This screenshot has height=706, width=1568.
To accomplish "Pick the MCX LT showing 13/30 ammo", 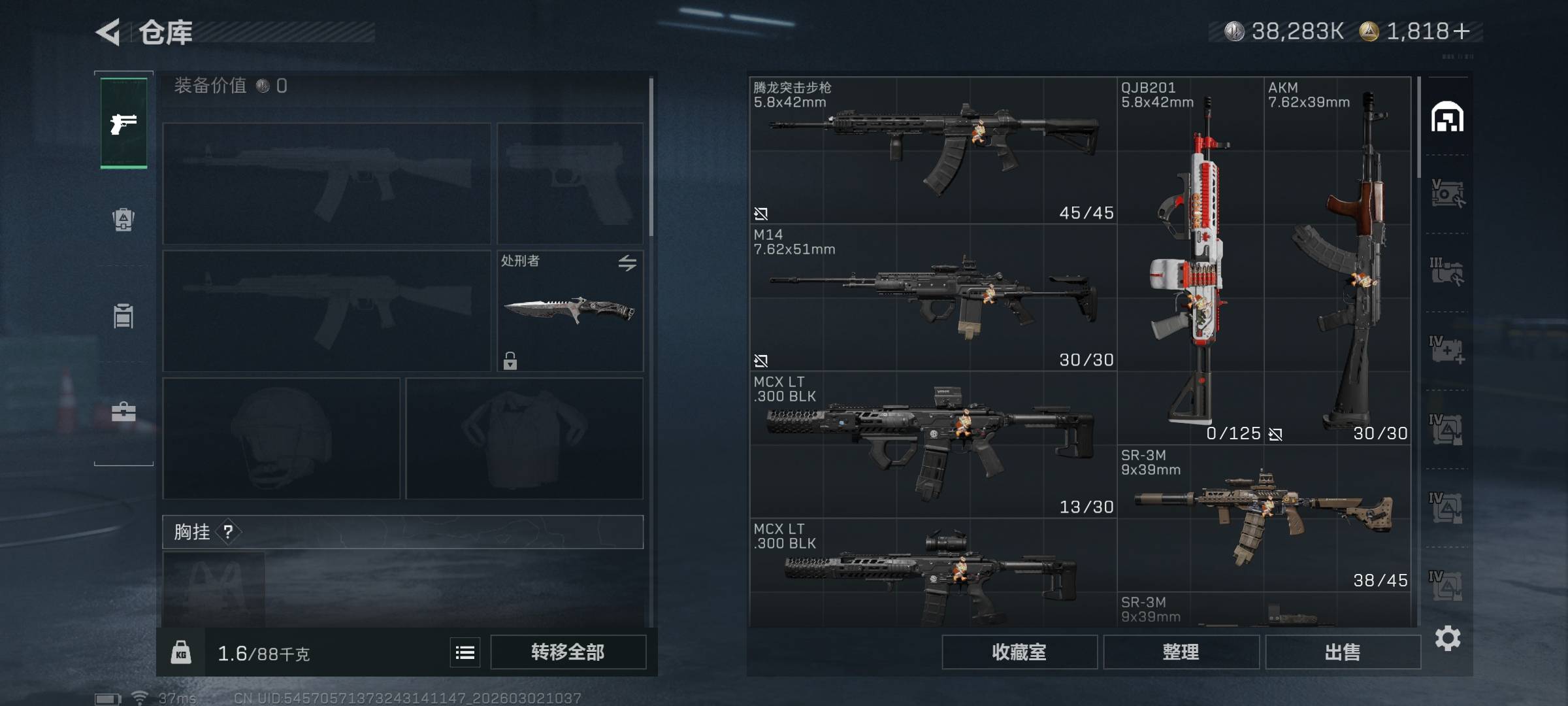I will pyautogui.click(x=933, y=445).
